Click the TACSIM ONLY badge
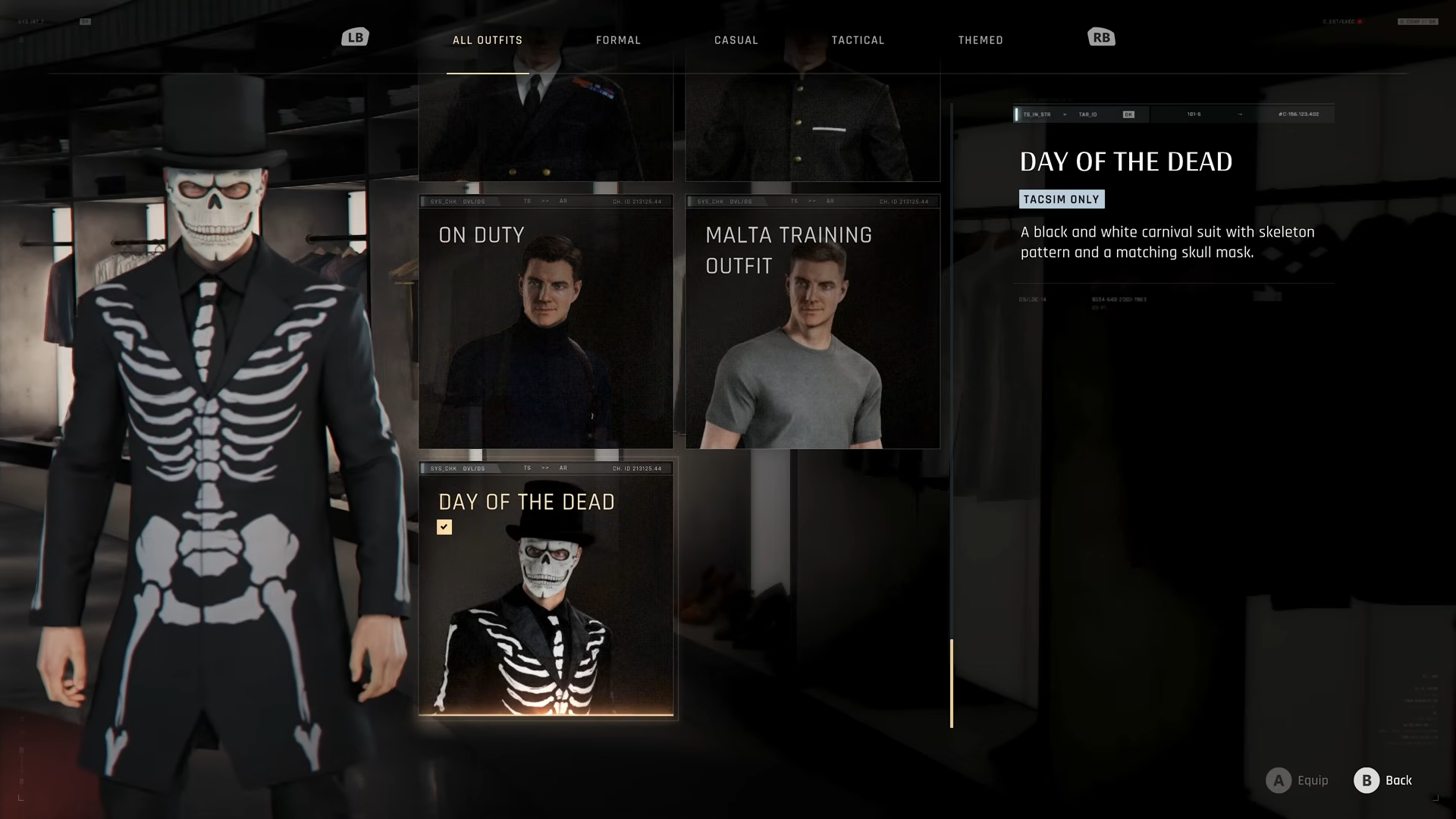The image size is (1456, 819). (x=1061, y=199)
